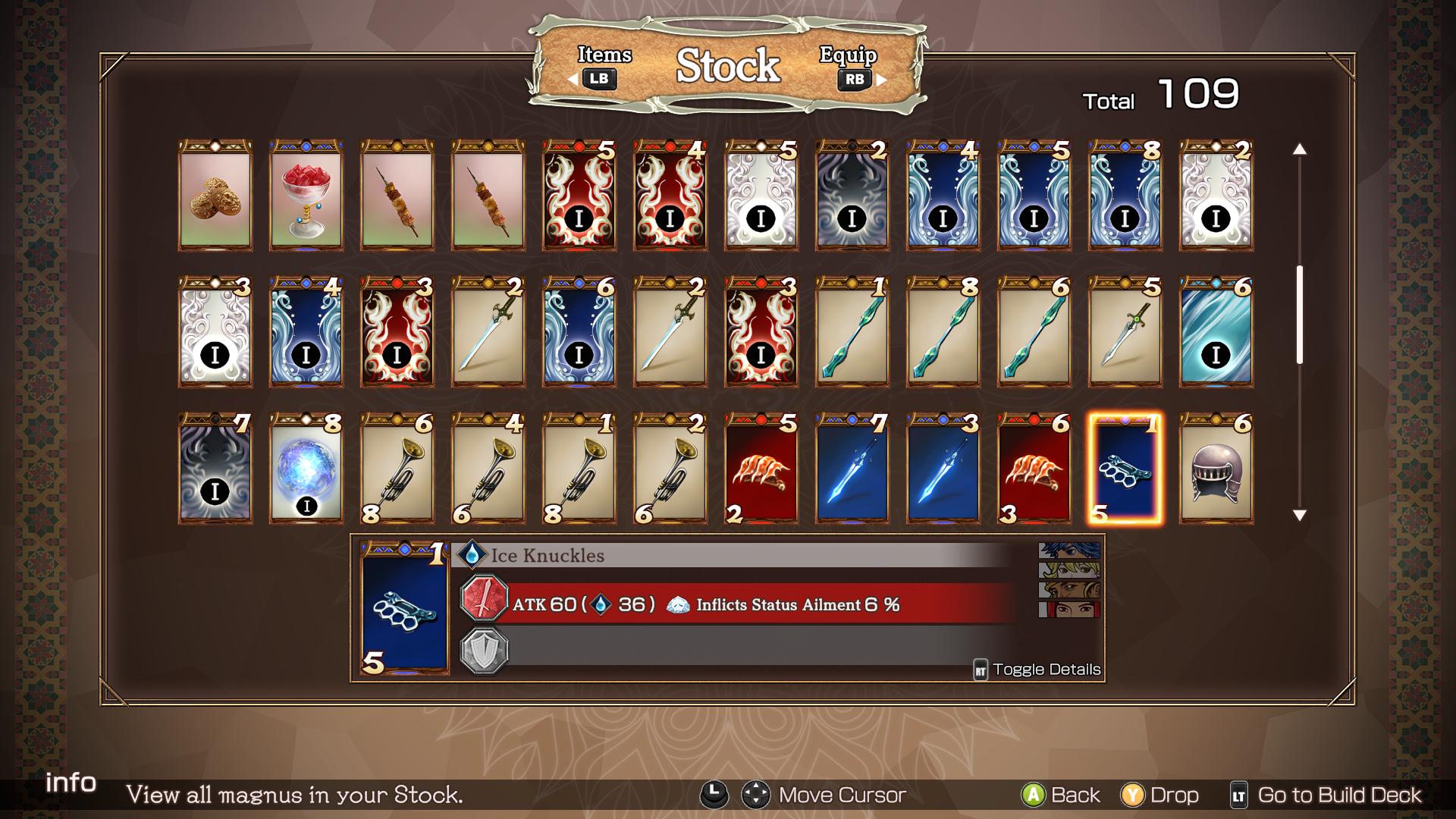Choose the red flame card numbered 4
The image size is (1456, 819).
[670, 196]
